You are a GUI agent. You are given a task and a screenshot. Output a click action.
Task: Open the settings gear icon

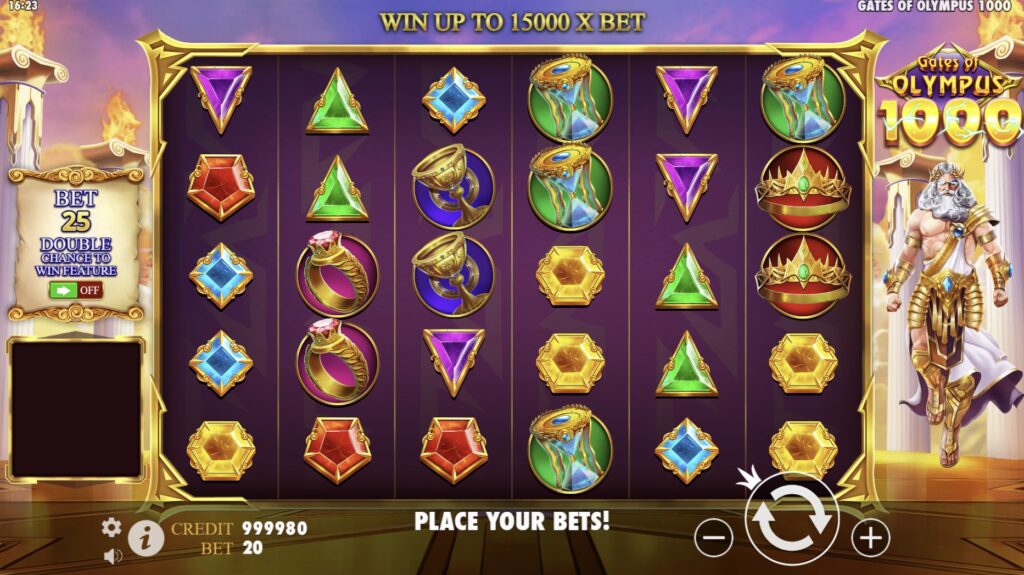tap(111, 527)
